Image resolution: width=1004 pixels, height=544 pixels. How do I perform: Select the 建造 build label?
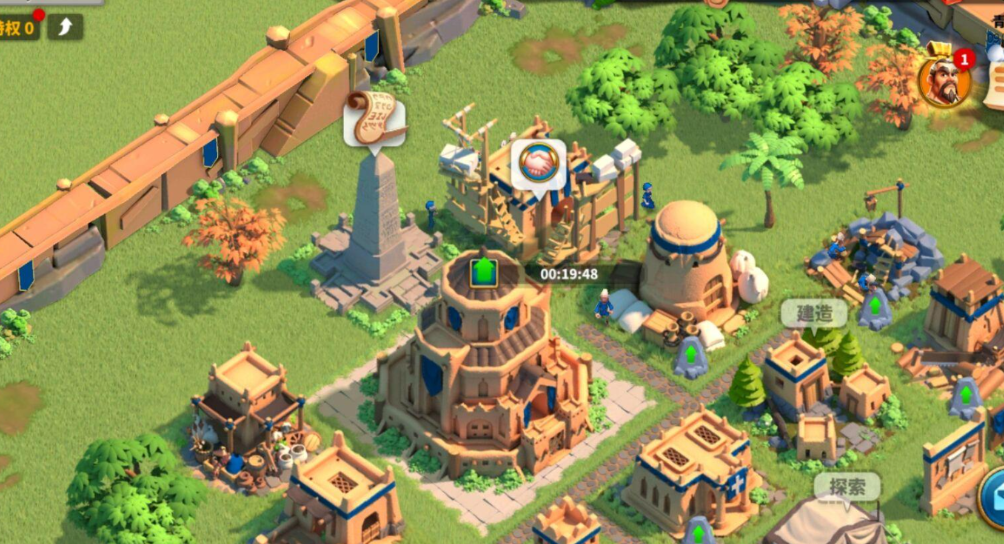(814, 313)
